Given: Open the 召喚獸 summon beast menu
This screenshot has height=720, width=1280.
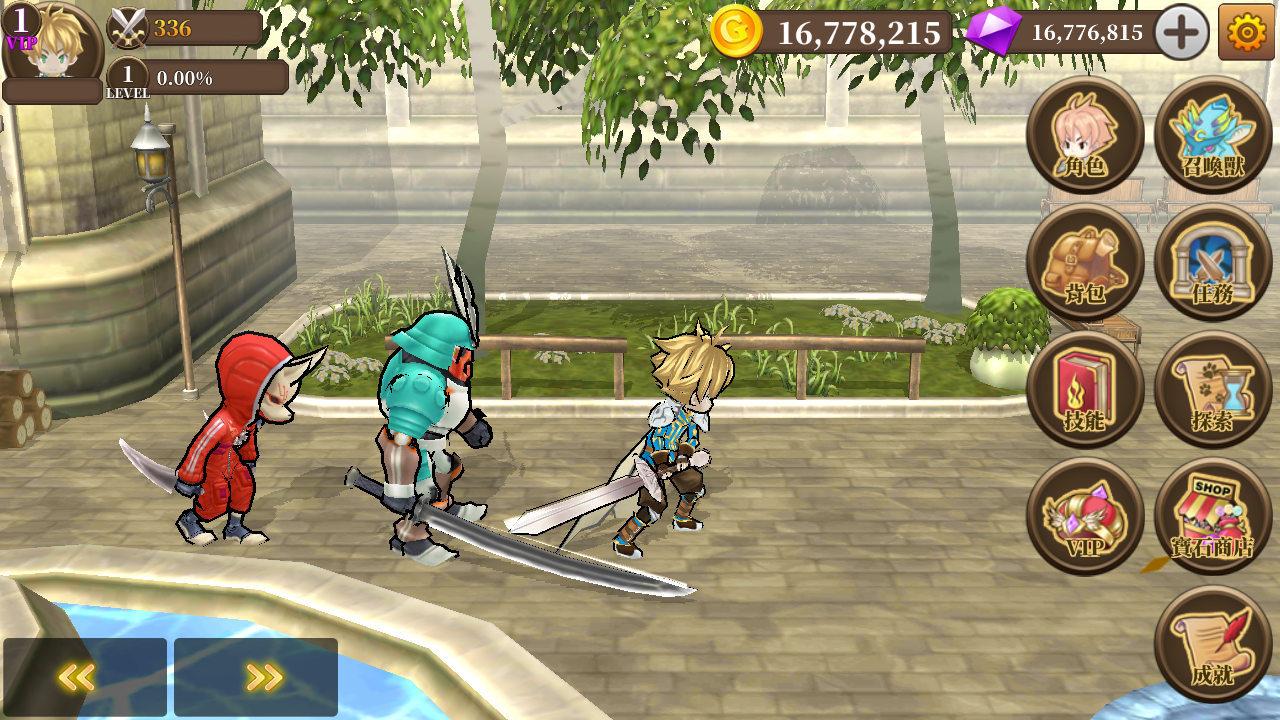Looking at the screenshot, I should click(1213, 135).
